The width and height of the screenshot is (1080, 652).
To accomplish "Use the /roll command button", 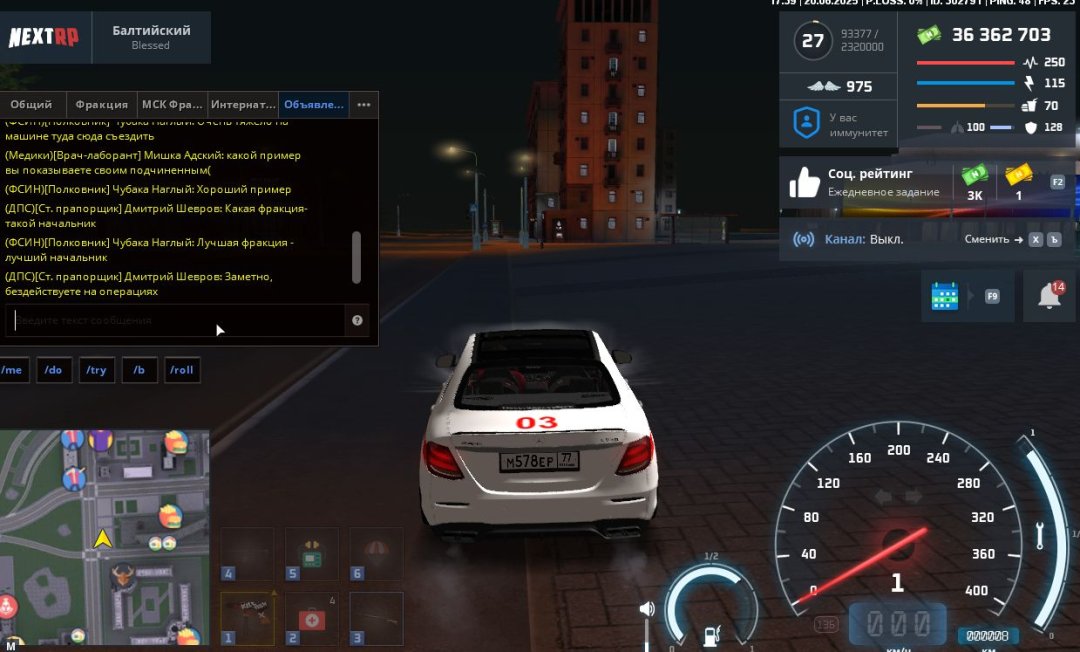I will click(x=182, y=370).
